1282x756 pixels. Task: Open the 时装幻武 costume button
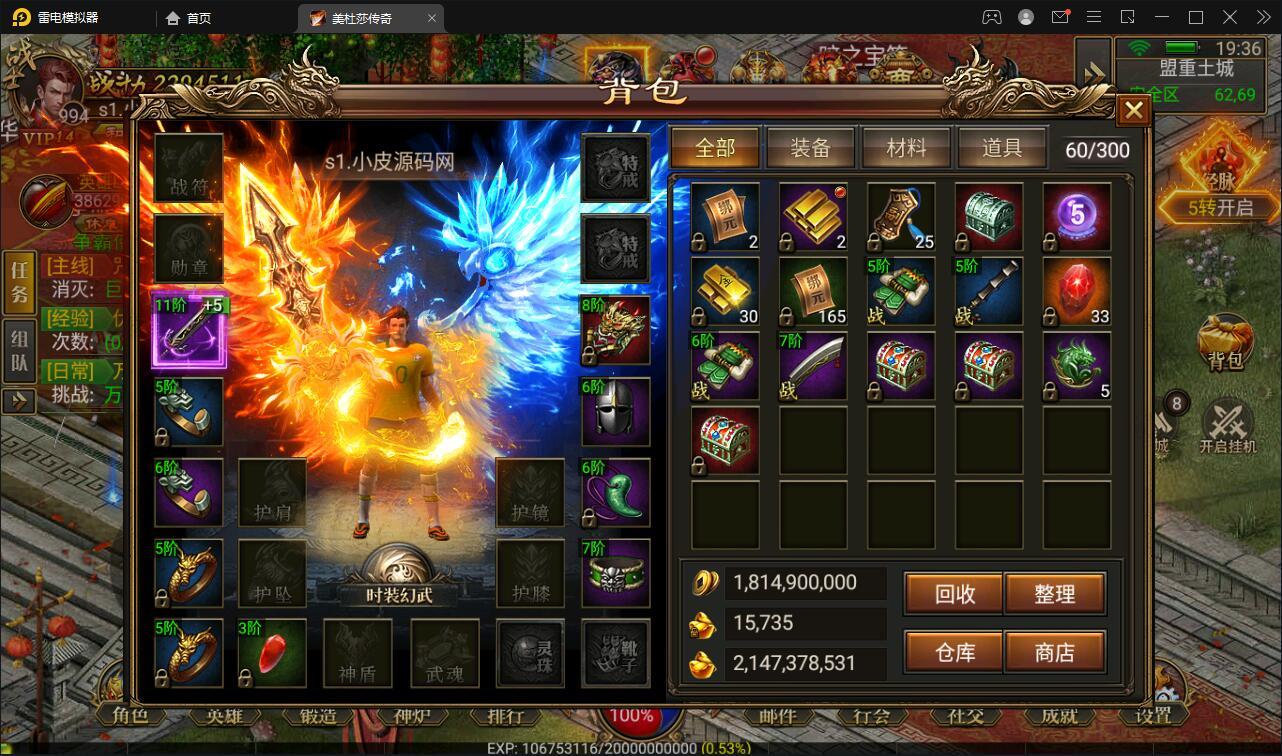click(399, 578)
